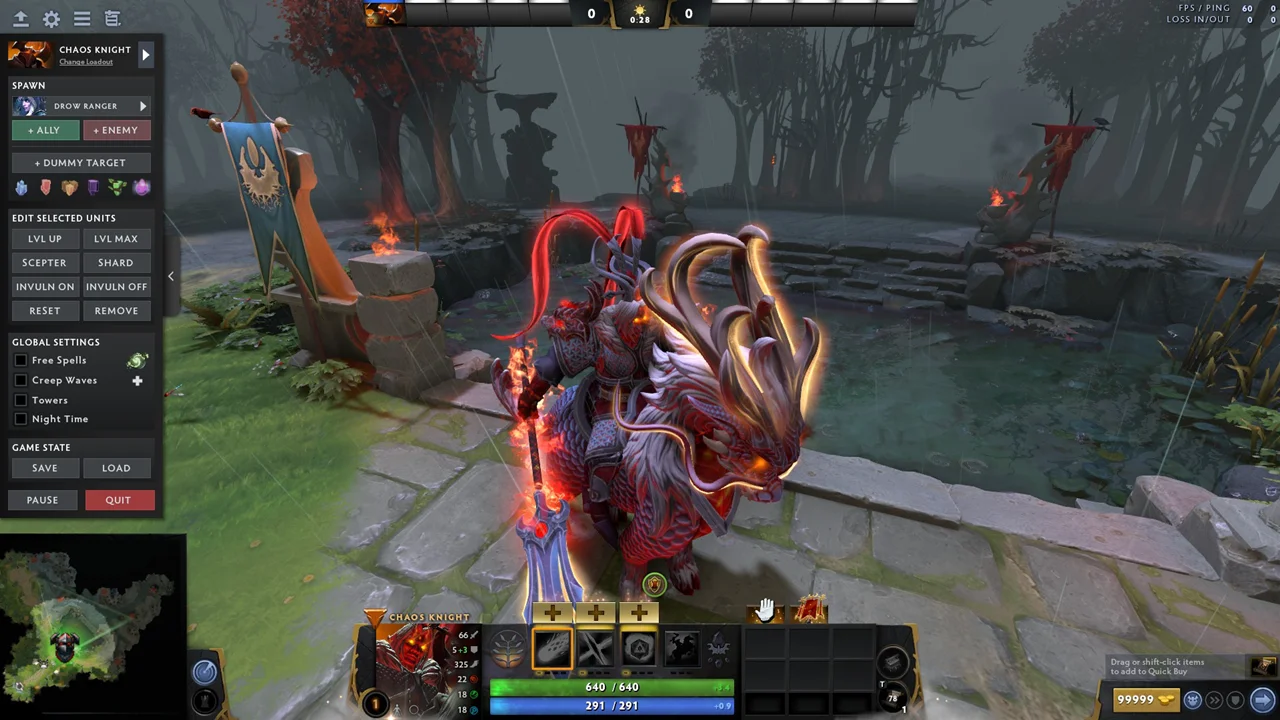Turn on invulnerability with INVULN ON
This screenshot has height=720, width=1280.
(x=44, y=287)
